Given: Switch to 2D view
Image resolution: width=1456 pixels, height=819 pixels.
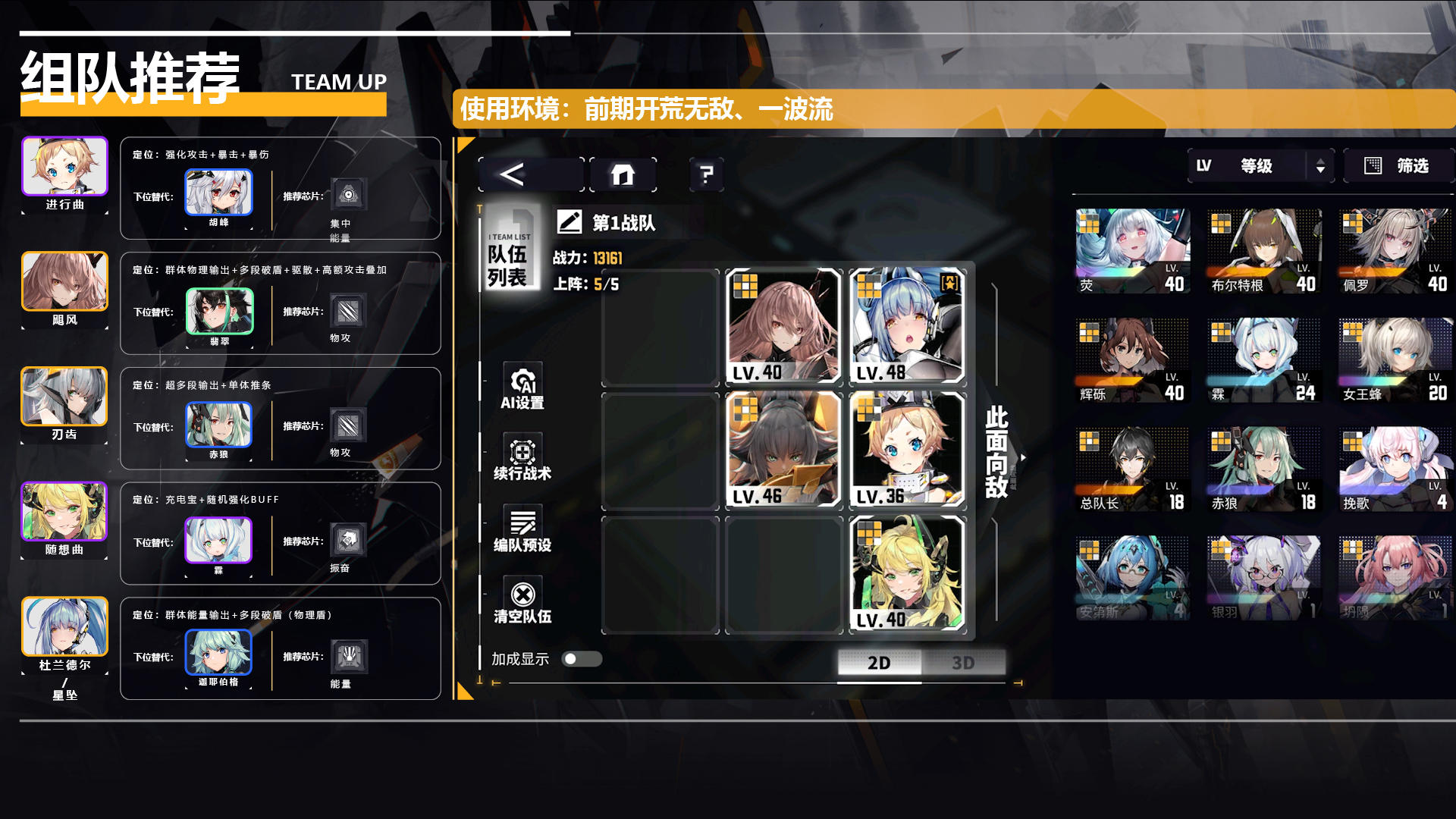Looking at the screenshot, I should tap(879, 663).
